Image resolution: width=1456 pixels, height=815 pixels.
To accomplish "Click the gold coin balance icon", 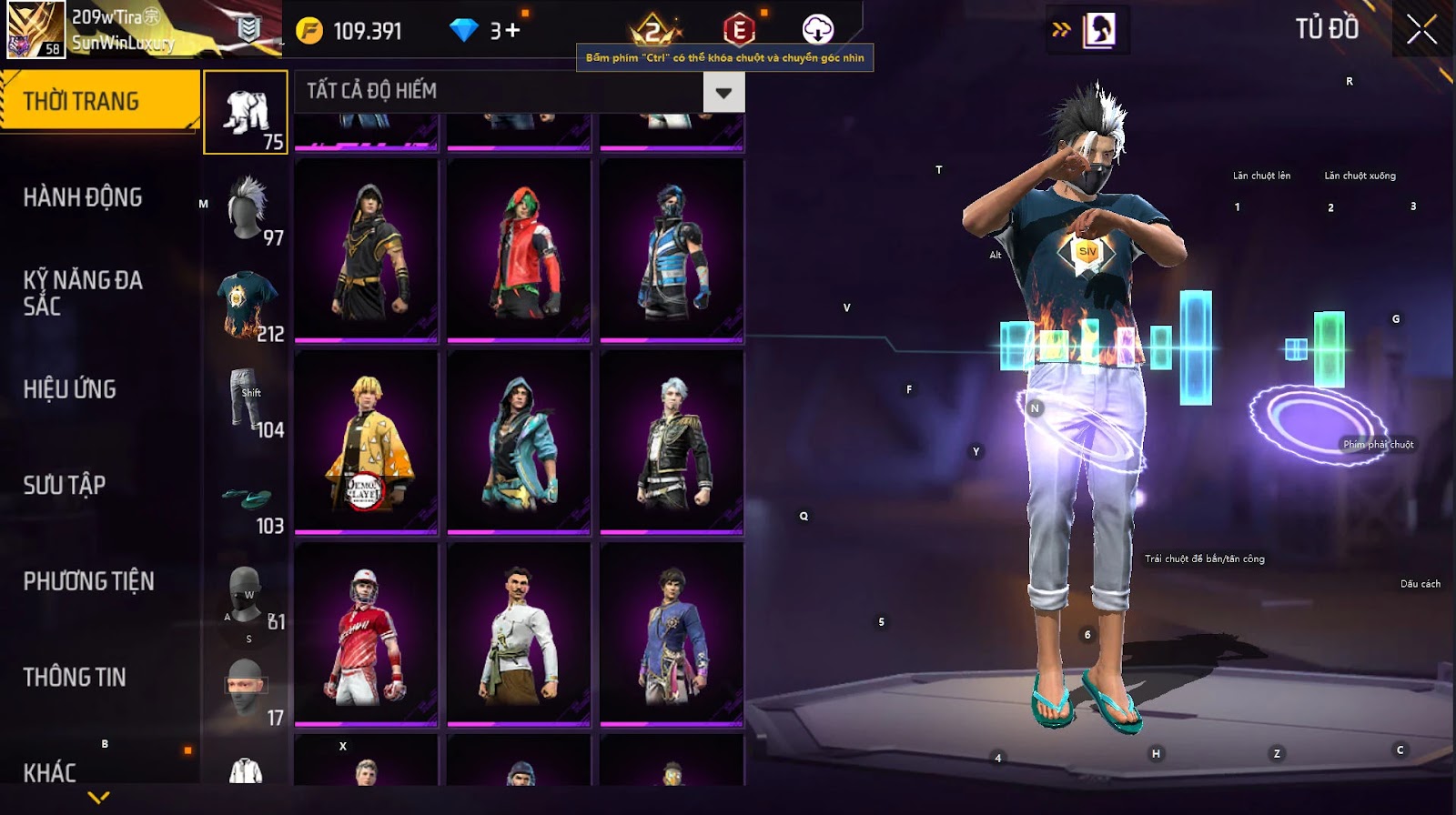I will click(309, 31).
